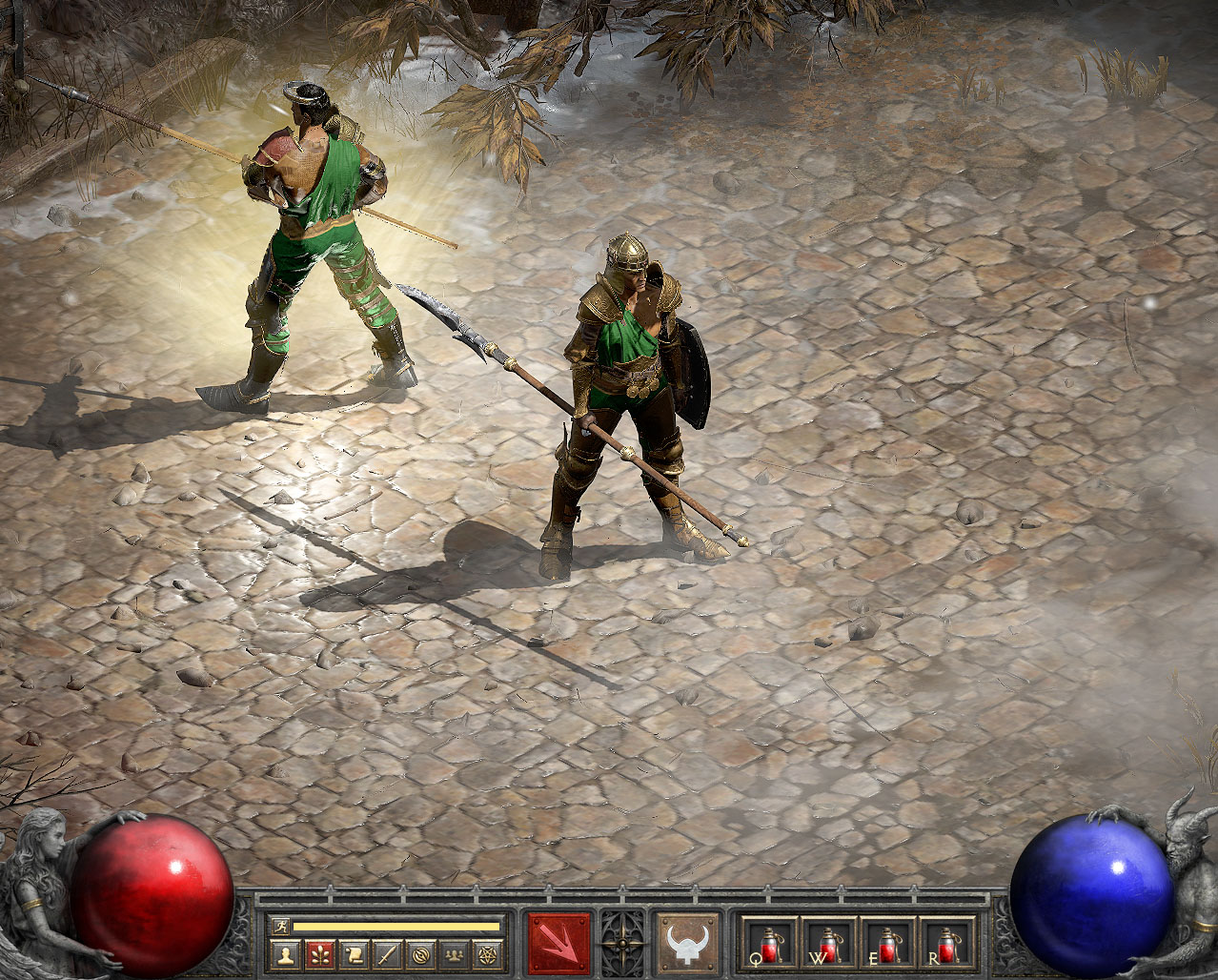Click the sword icon mini-panel button

386,953
